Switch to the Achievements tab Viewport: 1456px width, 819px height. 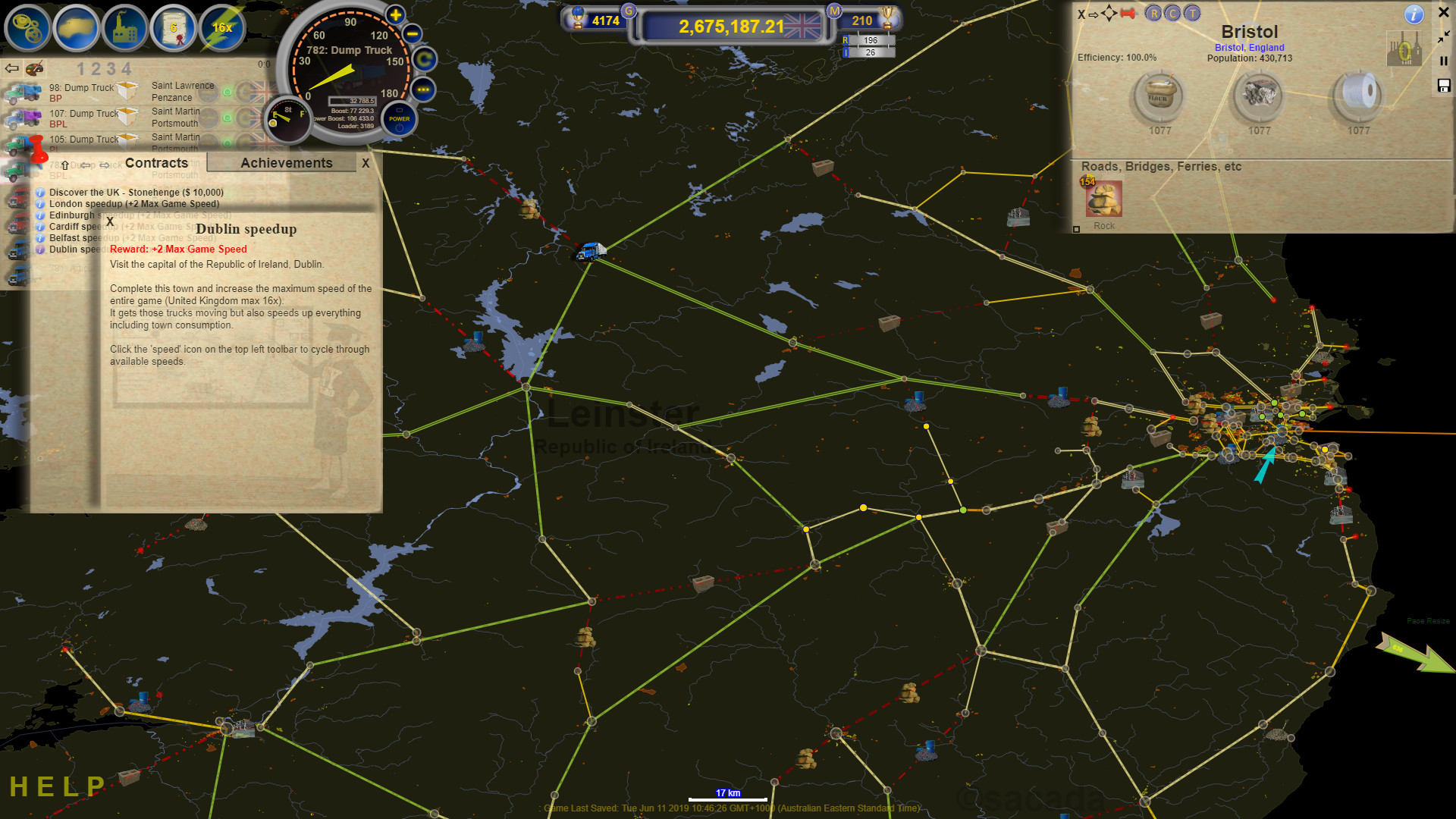[286, 162]
